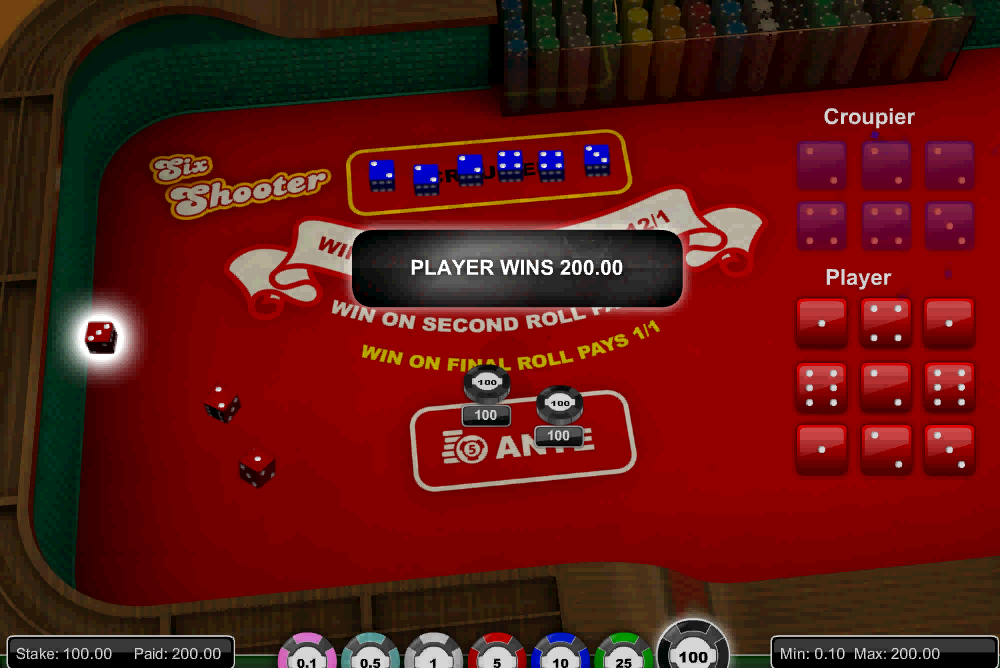Image resolution: width=1000 pixels, height=668 pixels.
Task: Choose the teal 0.5 chip
Action: (371, 655)
